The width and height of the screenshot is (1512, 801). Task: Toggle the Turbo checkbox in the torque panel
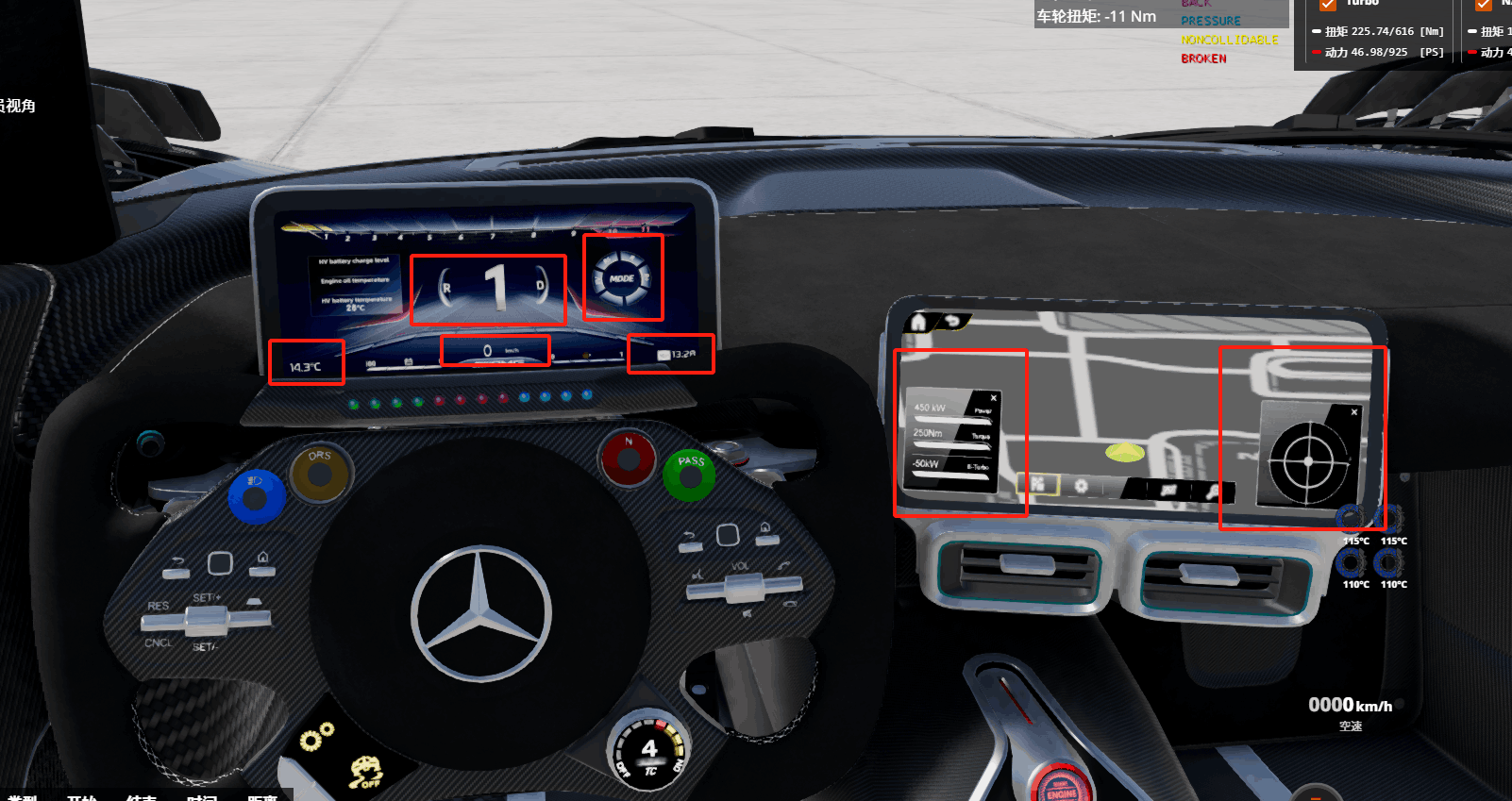[1328, 5]
